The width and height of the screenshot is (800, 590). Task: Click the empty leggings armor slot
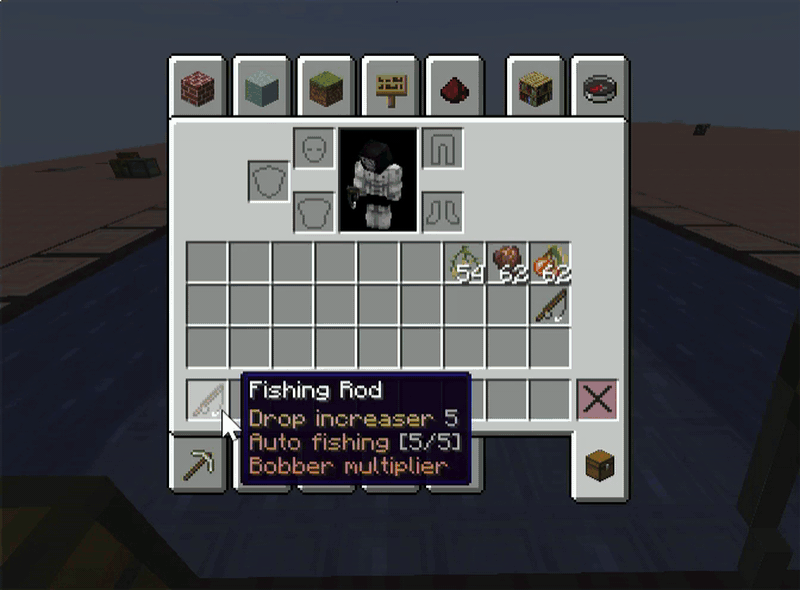click(441, 149)
